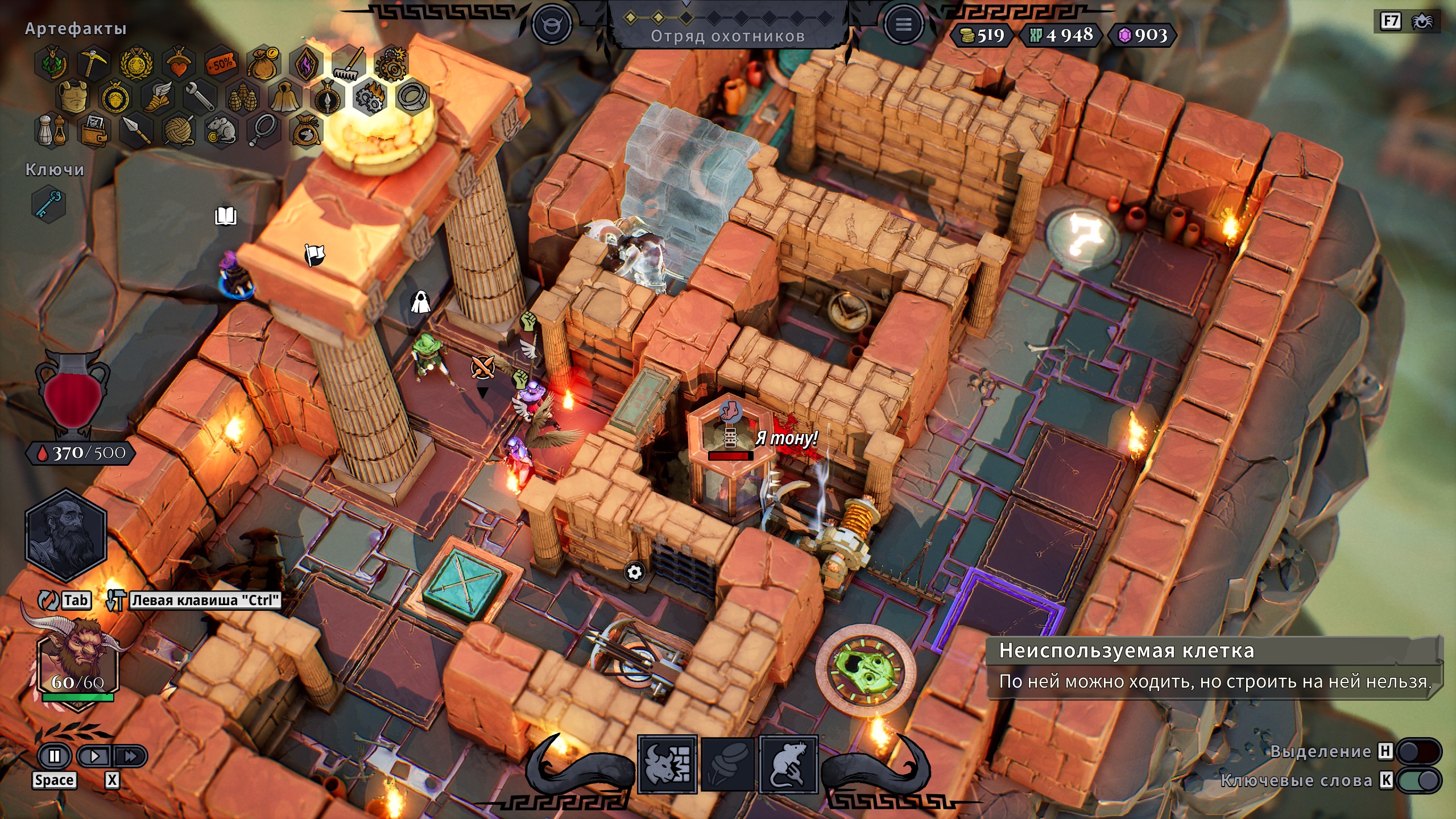Activate the rat with fork ability
Screen dimensions: 1456x819
[788, 764]
